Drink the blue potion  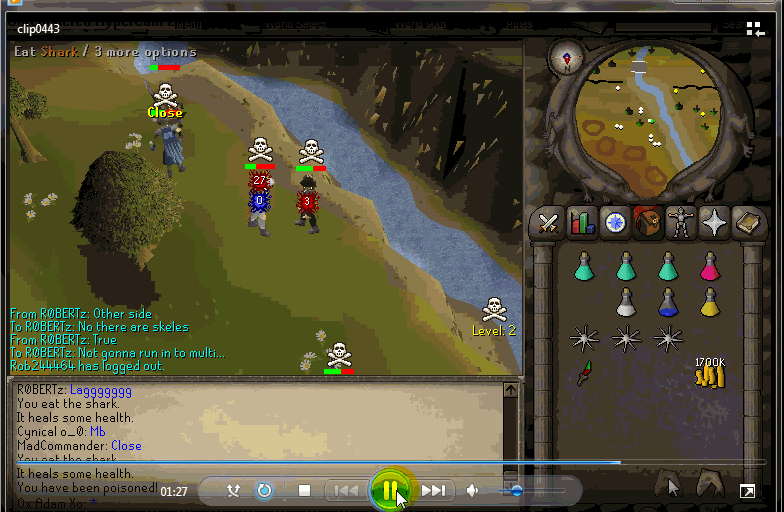pyautogui.click(x=668, y=303)
